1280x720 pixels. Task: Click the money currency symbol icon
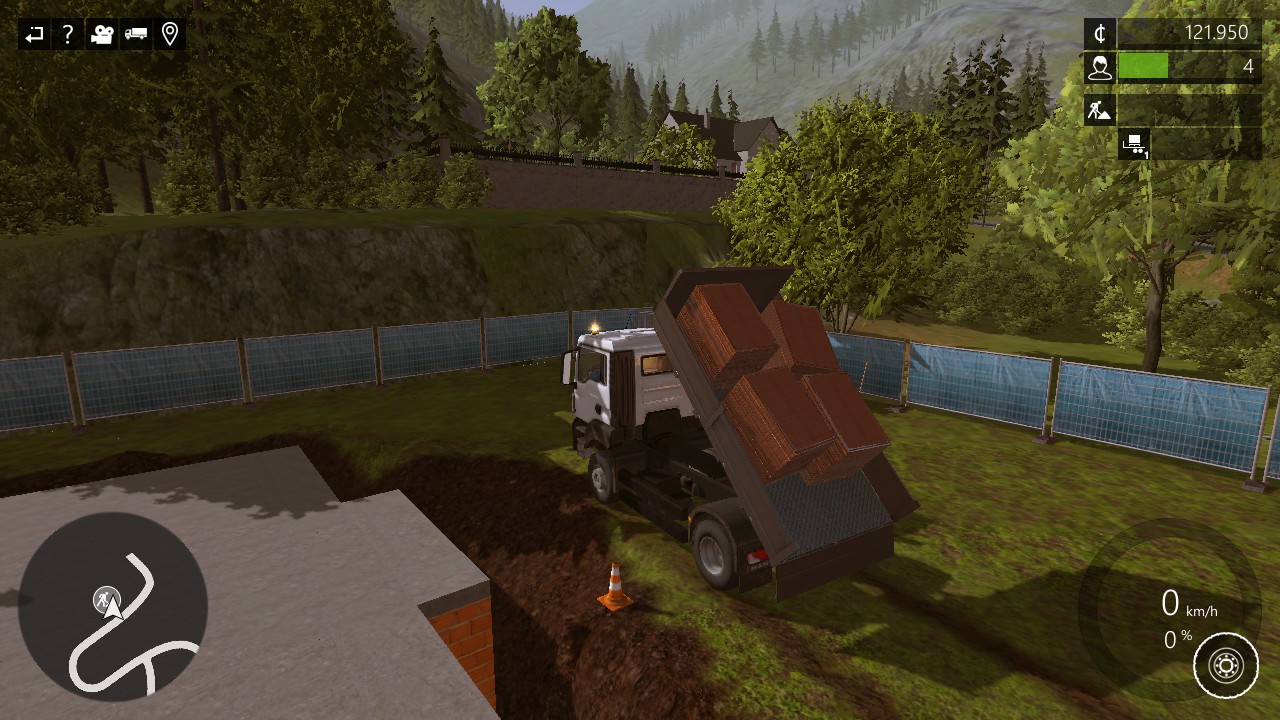1100,33
